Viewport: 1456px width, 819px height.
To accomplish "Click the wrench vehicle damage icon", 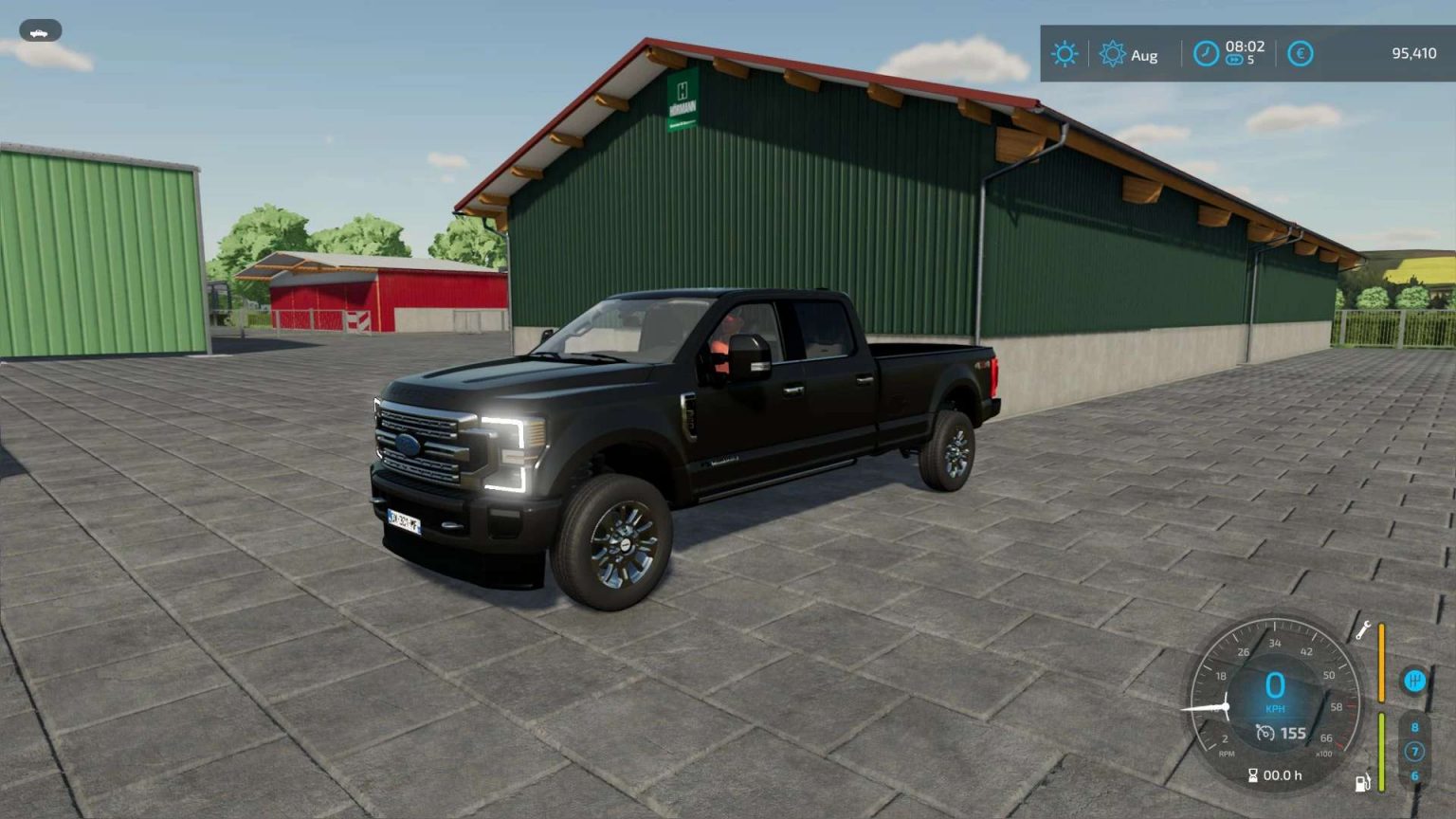I will (1364, 630).
